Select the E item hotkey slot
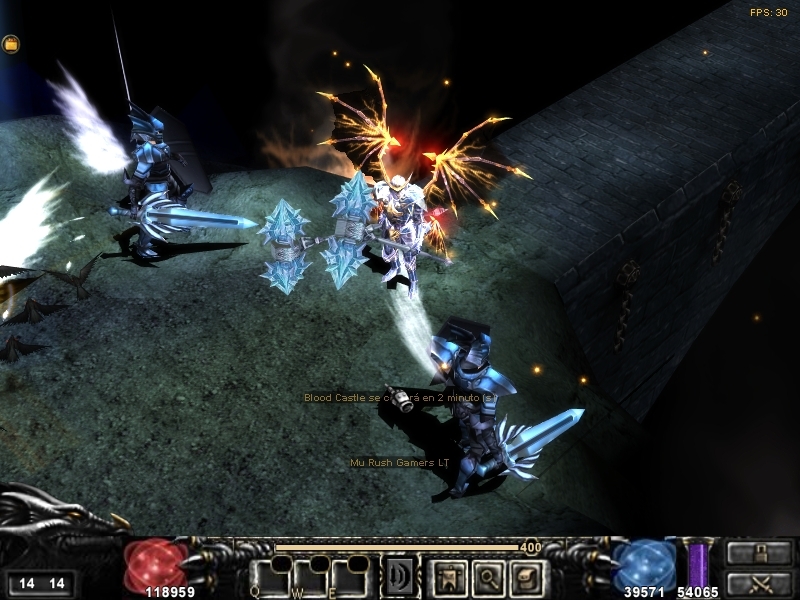The image size is (800, 600). point(350,578)
